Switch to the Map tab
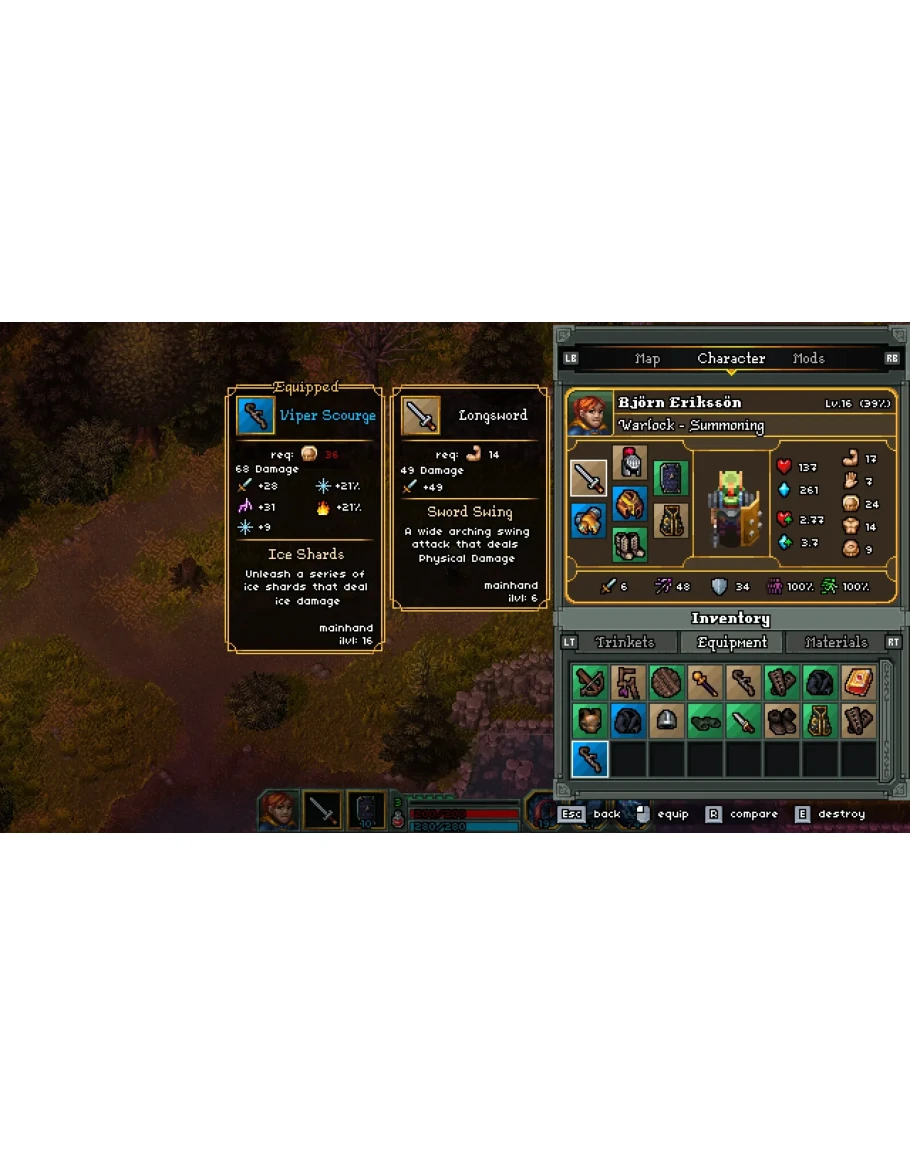Viewport: 910px width, 1155px height. (x=647, y=359)
